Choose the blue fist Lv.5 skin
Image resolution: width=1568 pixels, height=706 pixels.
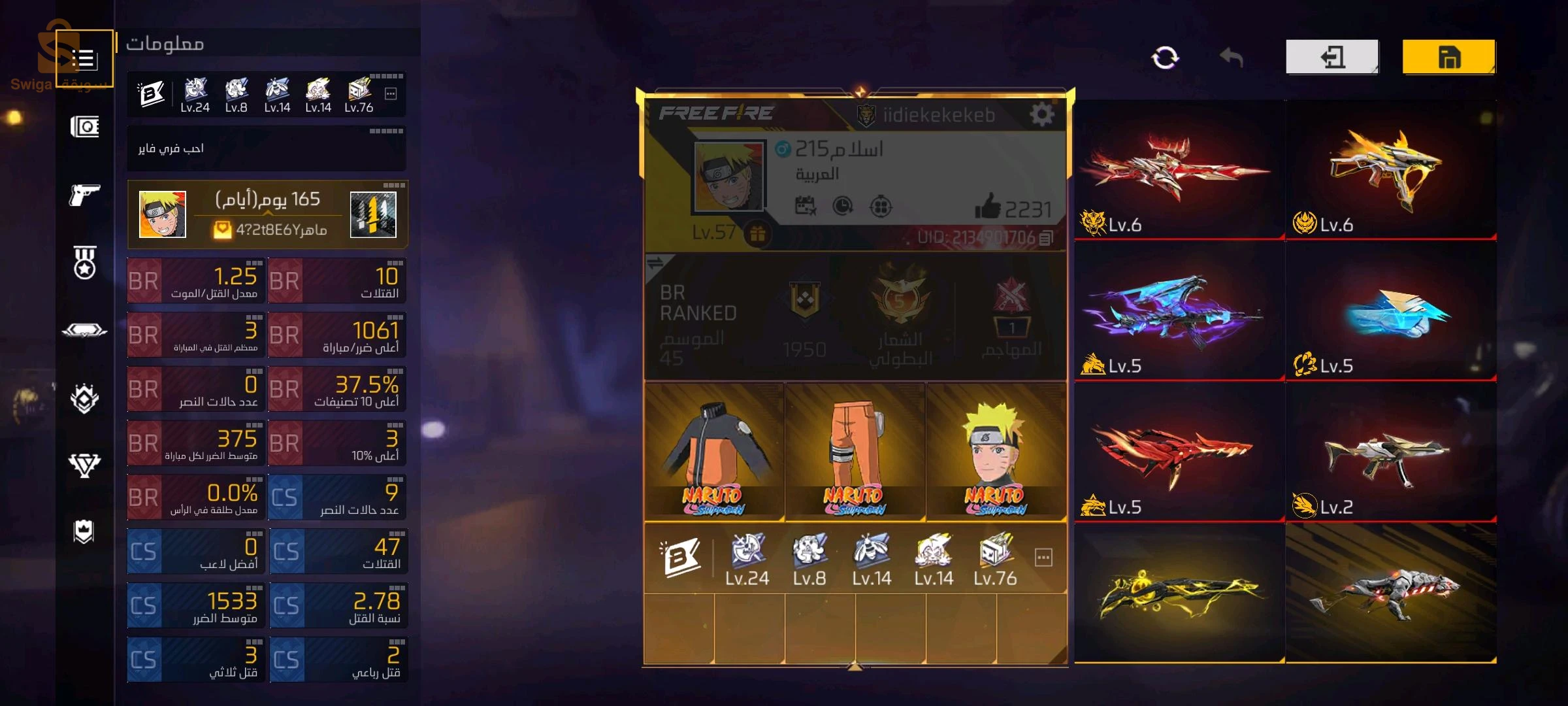1390,312
